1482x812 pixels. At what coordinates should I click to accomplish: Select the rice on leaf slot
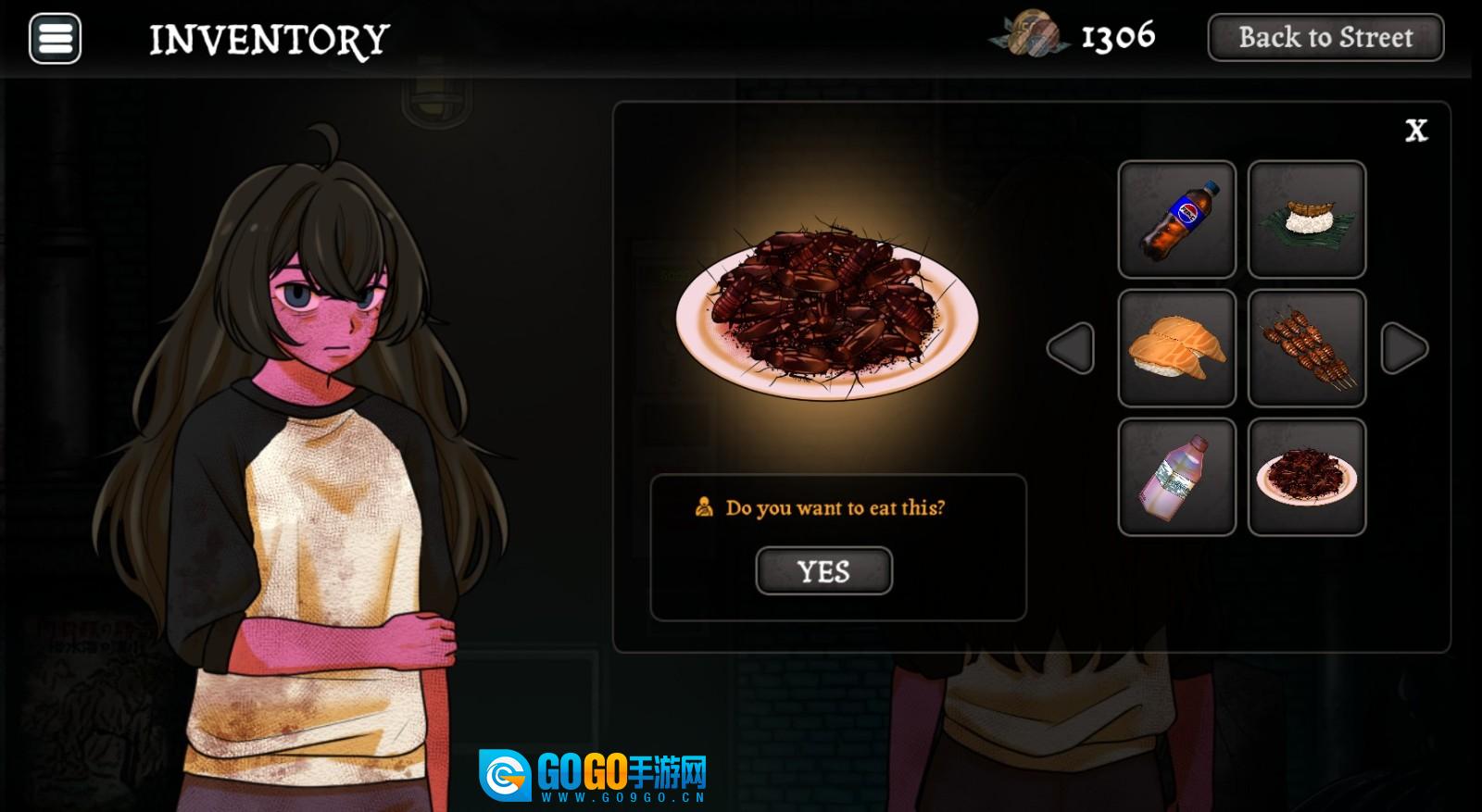point(1306,219)
